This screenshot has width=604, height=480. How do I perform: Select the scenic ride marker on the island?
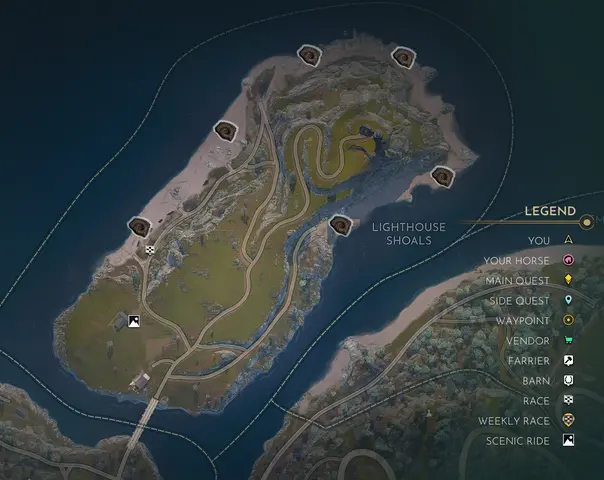pos(133,322)
